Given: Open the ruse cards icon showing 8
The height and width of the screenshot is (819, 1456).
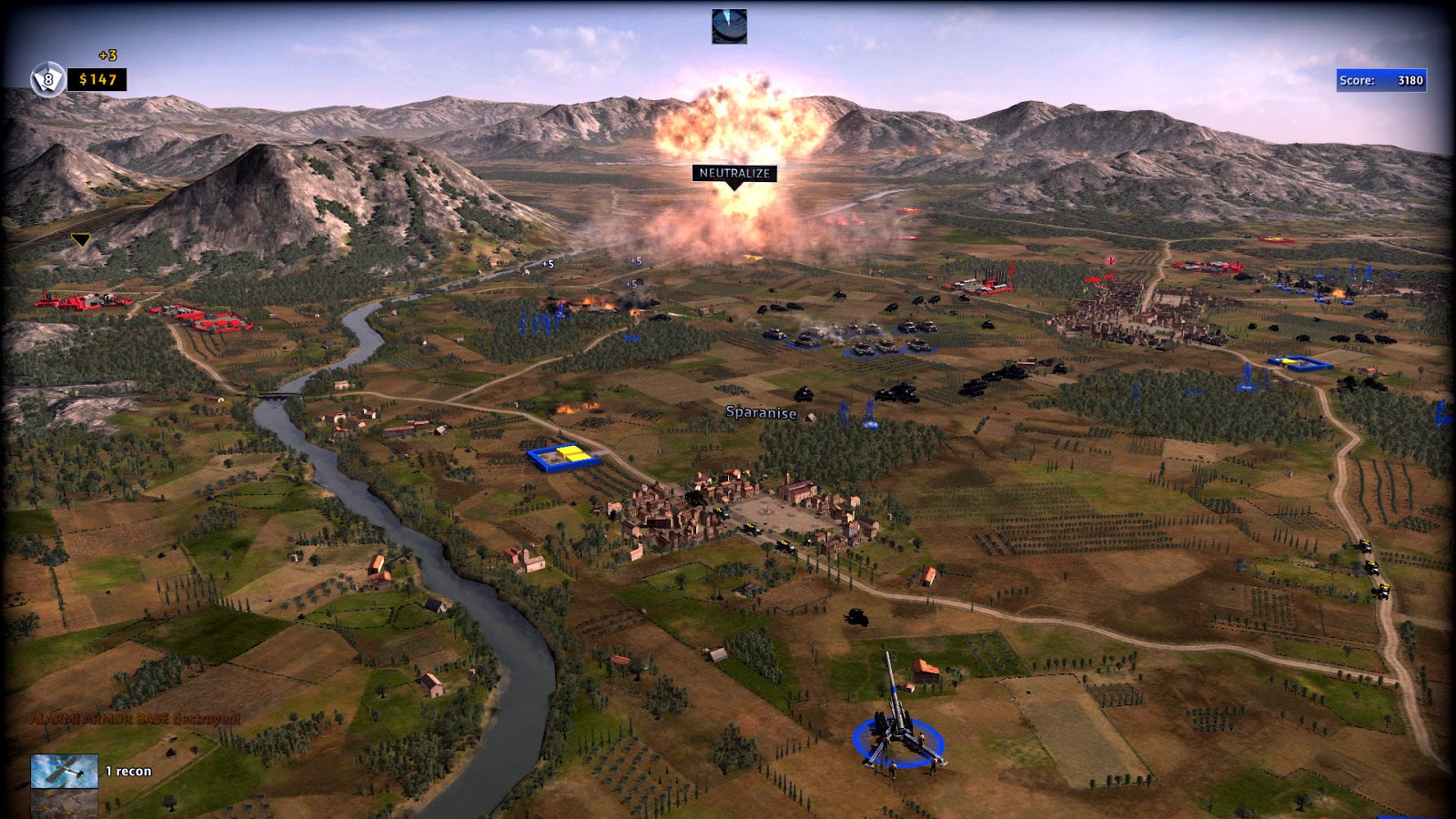Looking at the screenshot, I should [x=45, y=79].
